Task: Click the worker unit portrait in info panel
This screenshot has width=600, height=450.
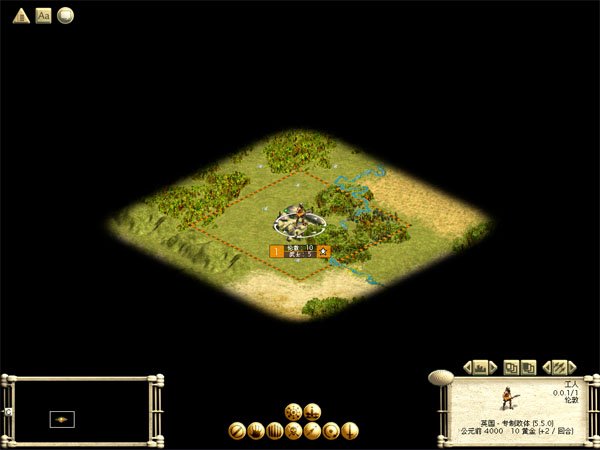Action: pyautogui.click(x=510, y=398)
